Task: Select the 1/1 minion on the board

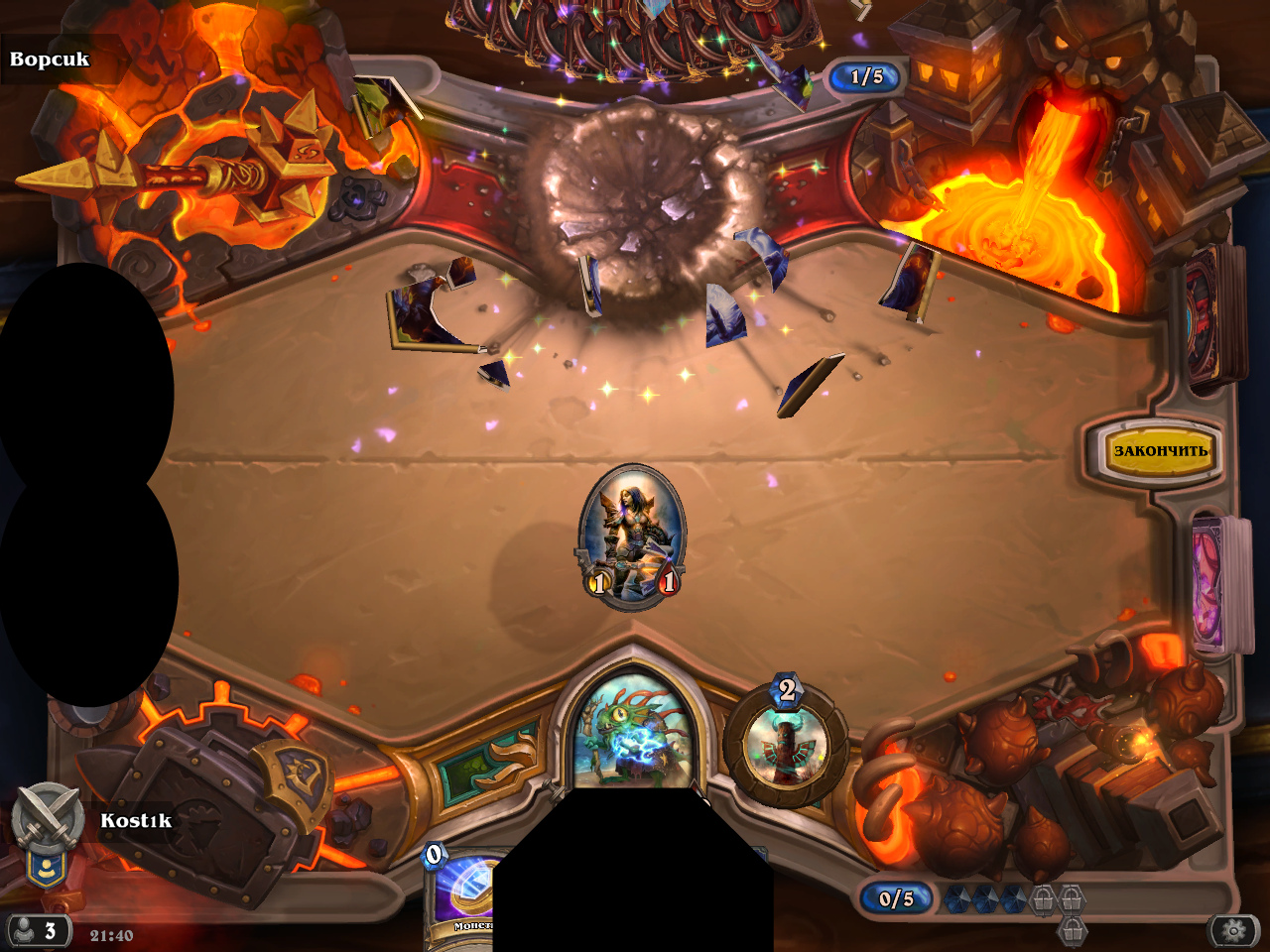Action: click(x=632, y=535)
